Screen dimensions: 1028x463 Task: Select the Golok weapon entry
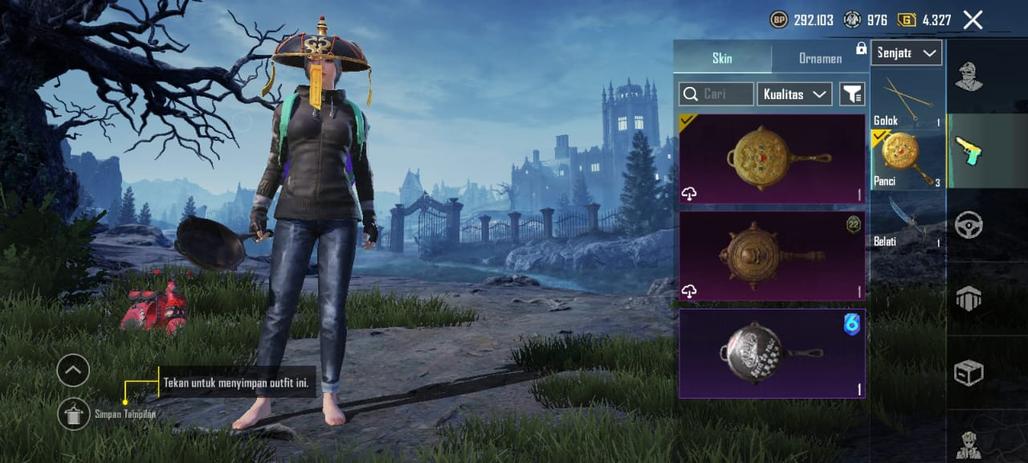tap(907, 104)
